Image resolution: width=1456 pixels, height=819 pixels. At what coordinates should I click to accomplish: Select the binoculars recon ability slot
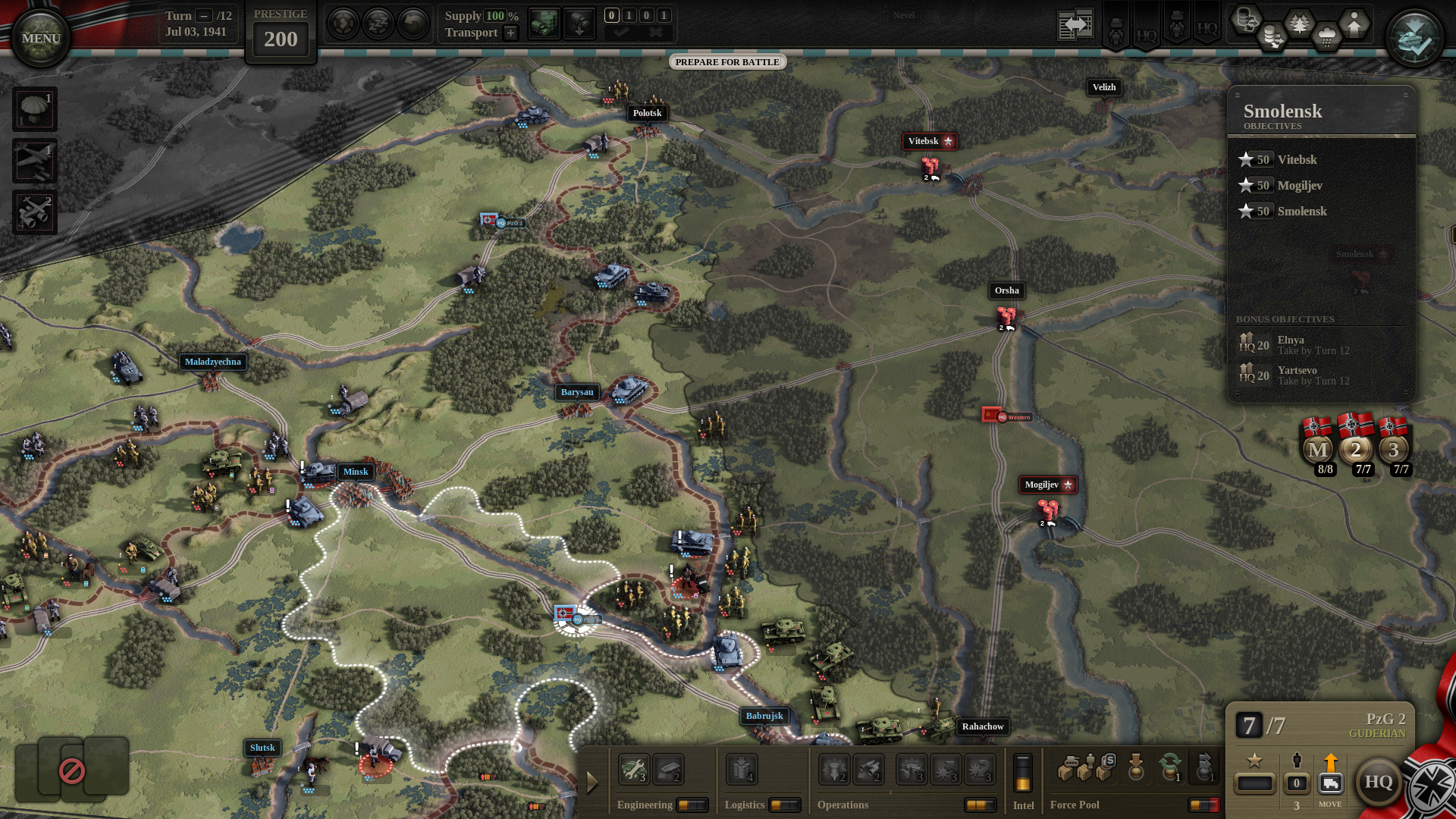[34, 212]
